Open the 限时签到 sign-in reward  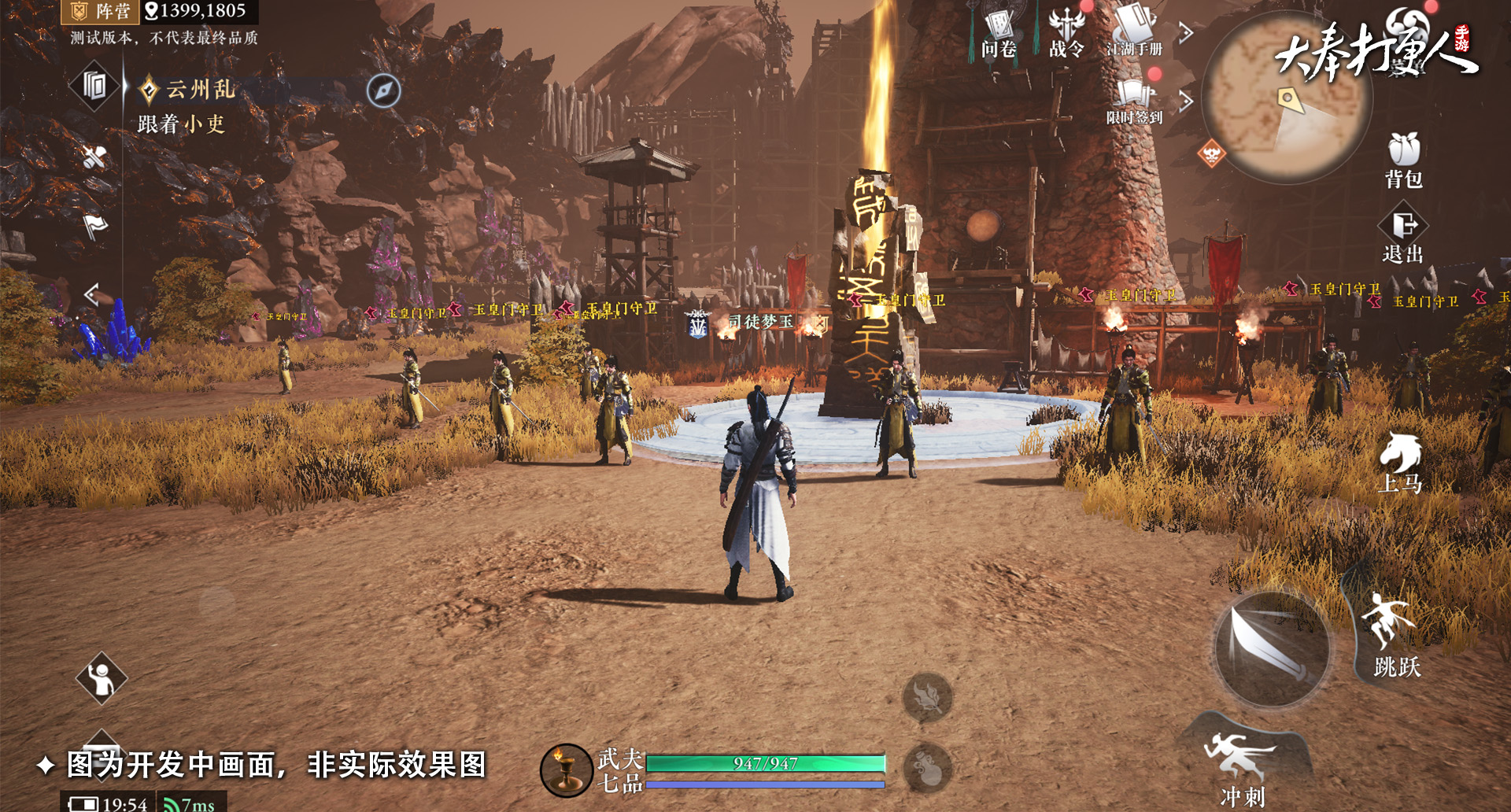click(x=1134, y=101)
